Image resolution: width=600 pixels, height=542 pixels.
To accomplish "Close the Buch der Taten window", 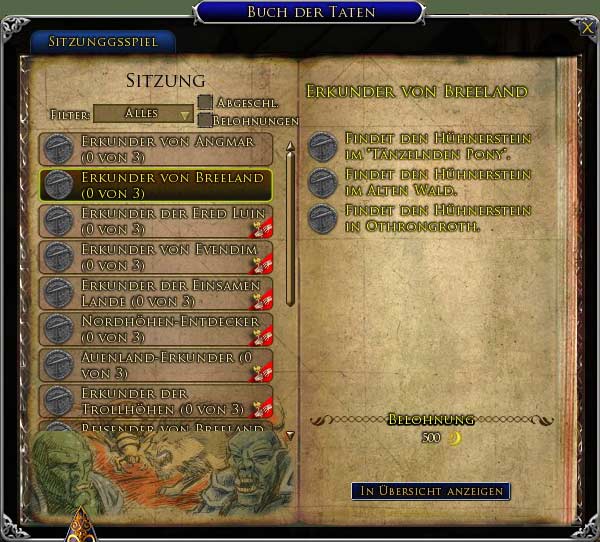I will click(x=587, y=28).
